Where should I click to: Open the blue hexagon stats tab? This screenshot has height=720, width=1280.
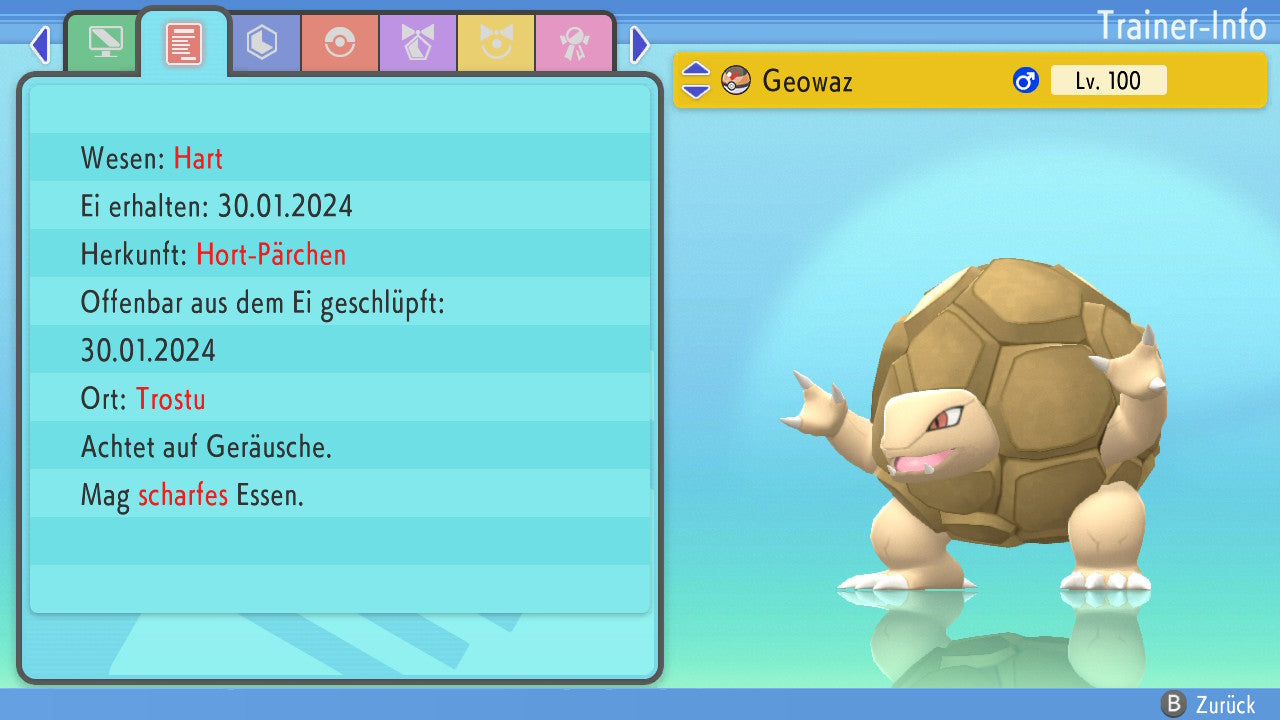click(262, 43)
